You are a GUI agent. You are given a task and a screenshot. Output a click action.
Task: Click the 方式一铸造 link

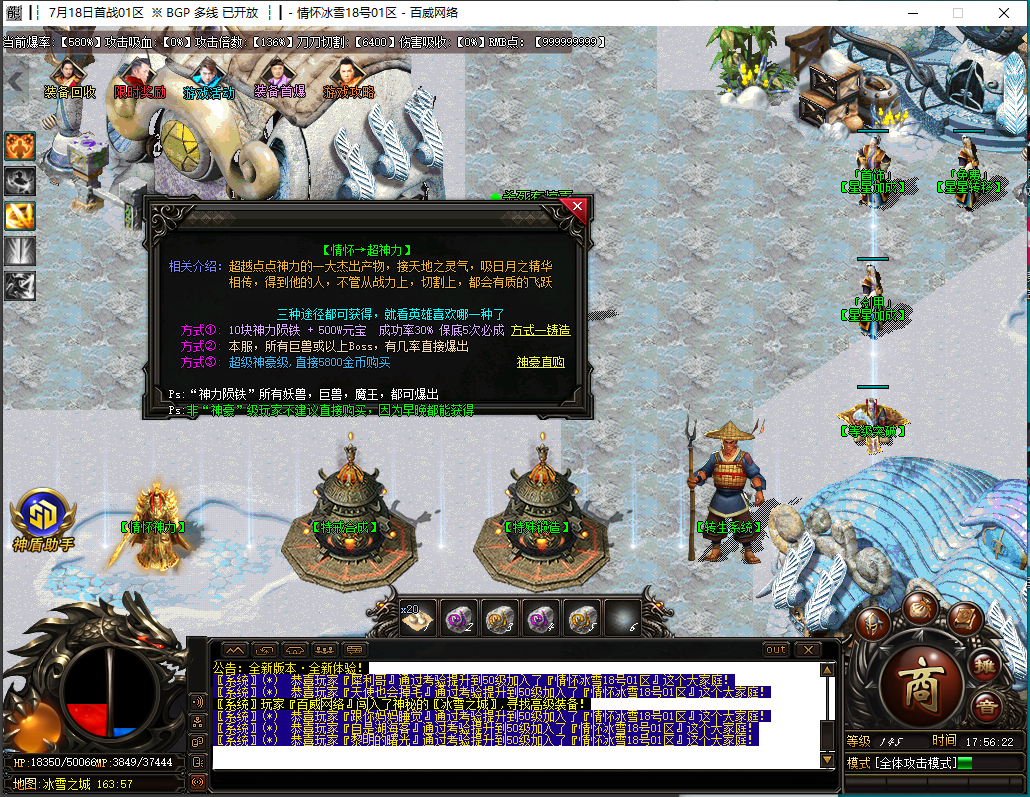[540, 330]
